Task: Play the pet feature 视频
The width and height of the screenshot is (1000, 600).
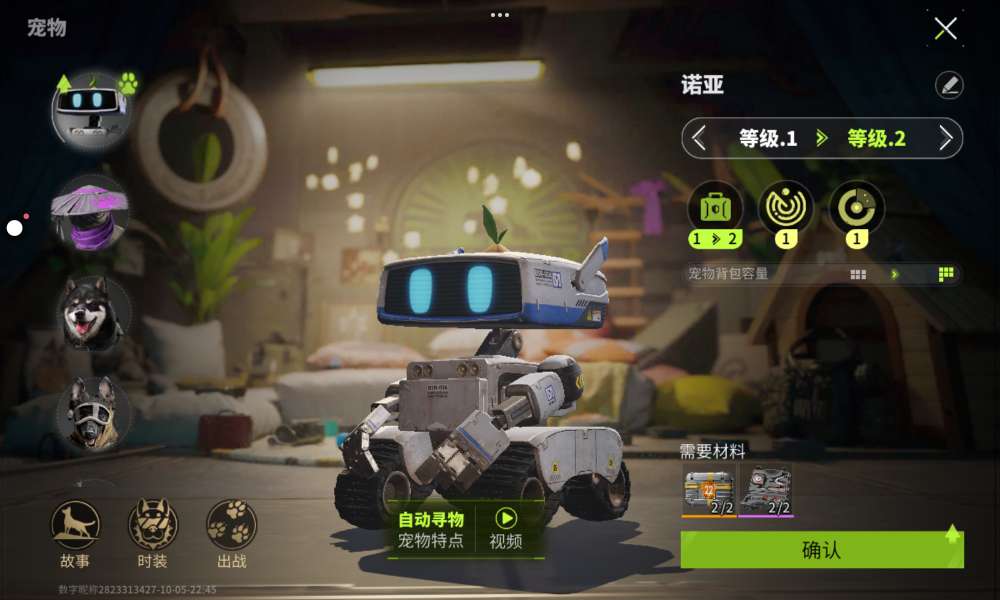Action: pos(506,529)
